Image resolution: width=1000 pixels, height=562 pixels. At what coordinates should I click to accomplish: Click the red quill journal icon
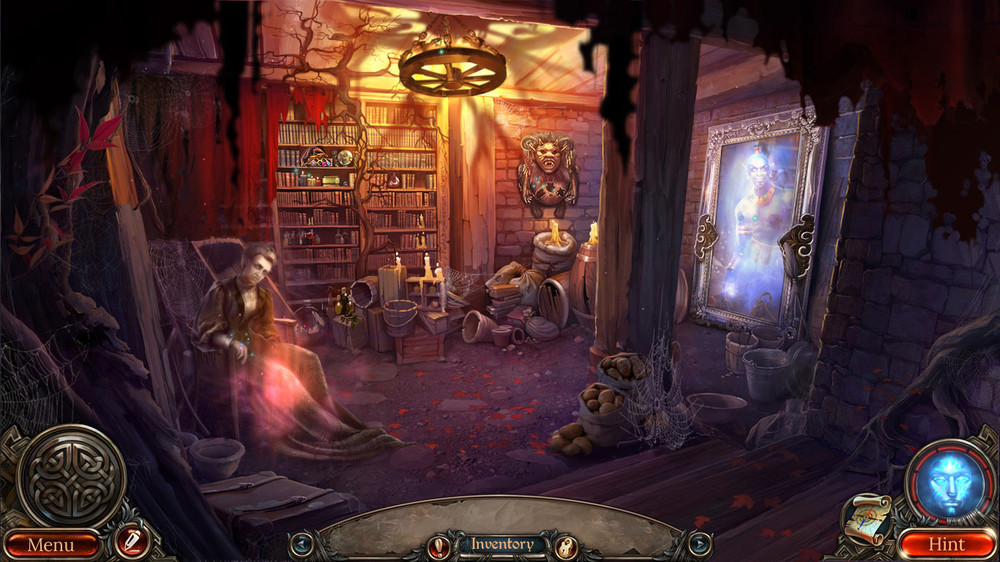point(131,542)
